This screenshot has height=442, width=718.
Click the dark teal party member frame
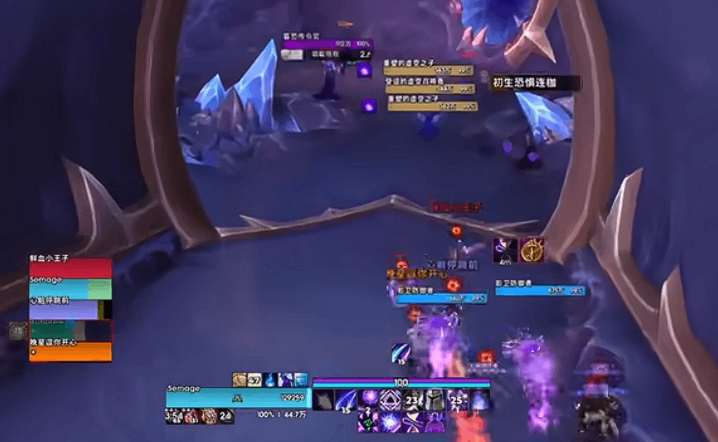click(70, 330)
